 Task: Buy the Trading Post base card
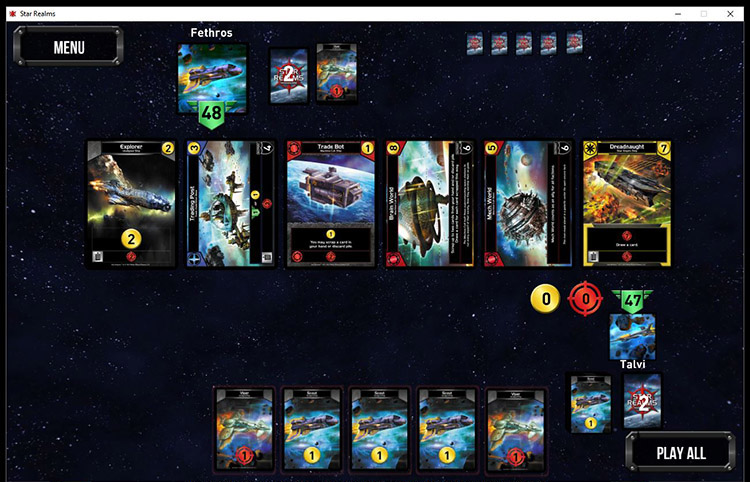pos(230,204)
